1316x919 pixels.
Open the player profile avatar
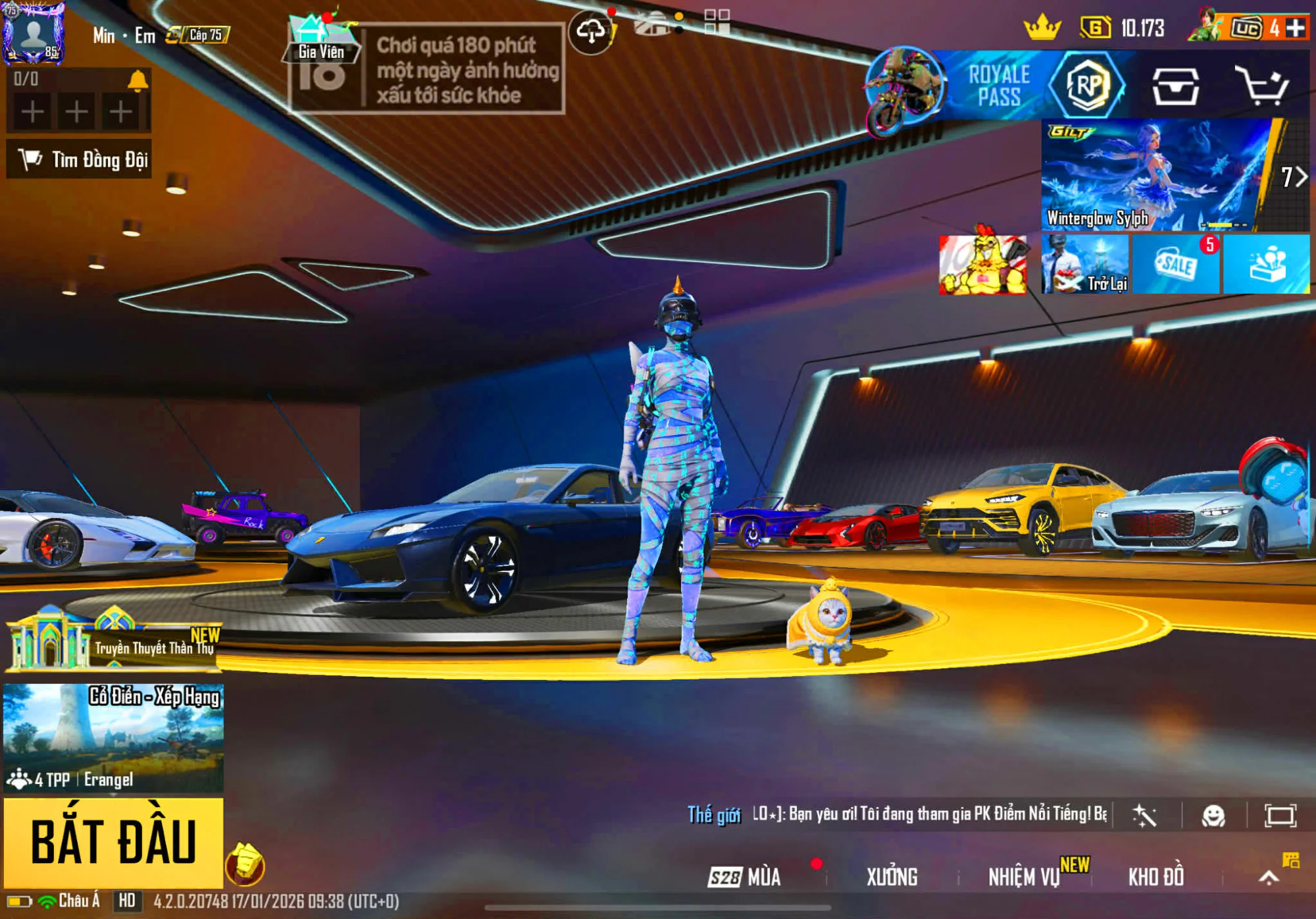tap(33, 33)
